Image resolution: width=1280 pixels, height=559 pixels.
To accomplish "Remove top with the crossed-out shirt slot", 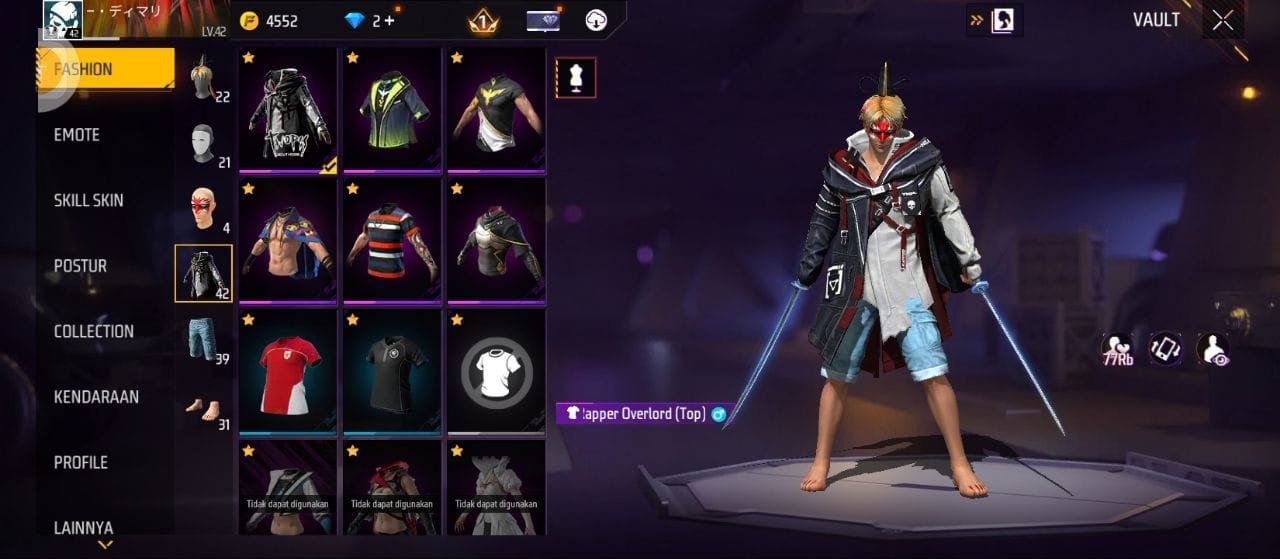I will click(x=496, y=372).
